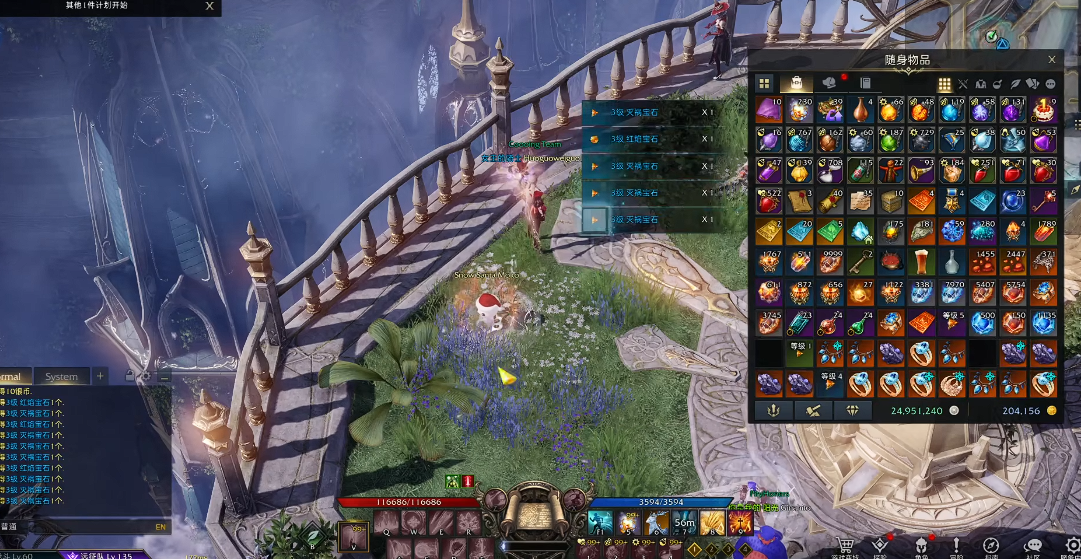This screenshot has height=559, width=1081.
Task: Open the shop cart menu icon
Action: point(846,544)
